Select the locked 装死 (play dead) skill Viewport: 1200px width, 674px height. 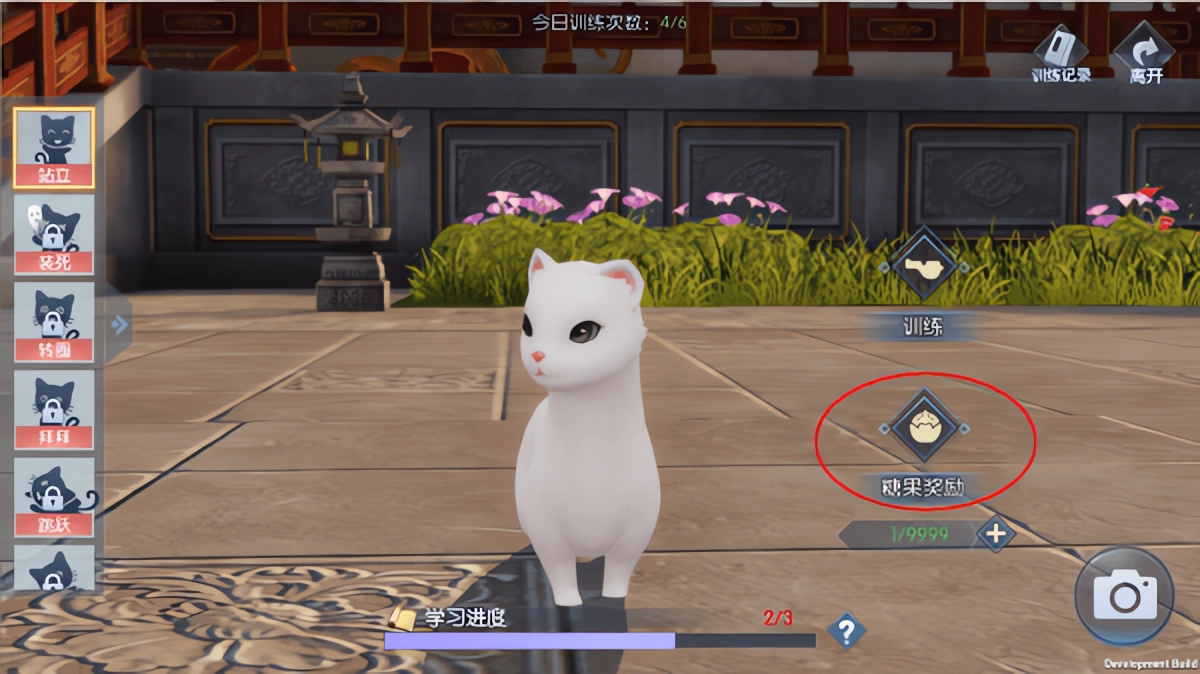(x=54, y=234)
